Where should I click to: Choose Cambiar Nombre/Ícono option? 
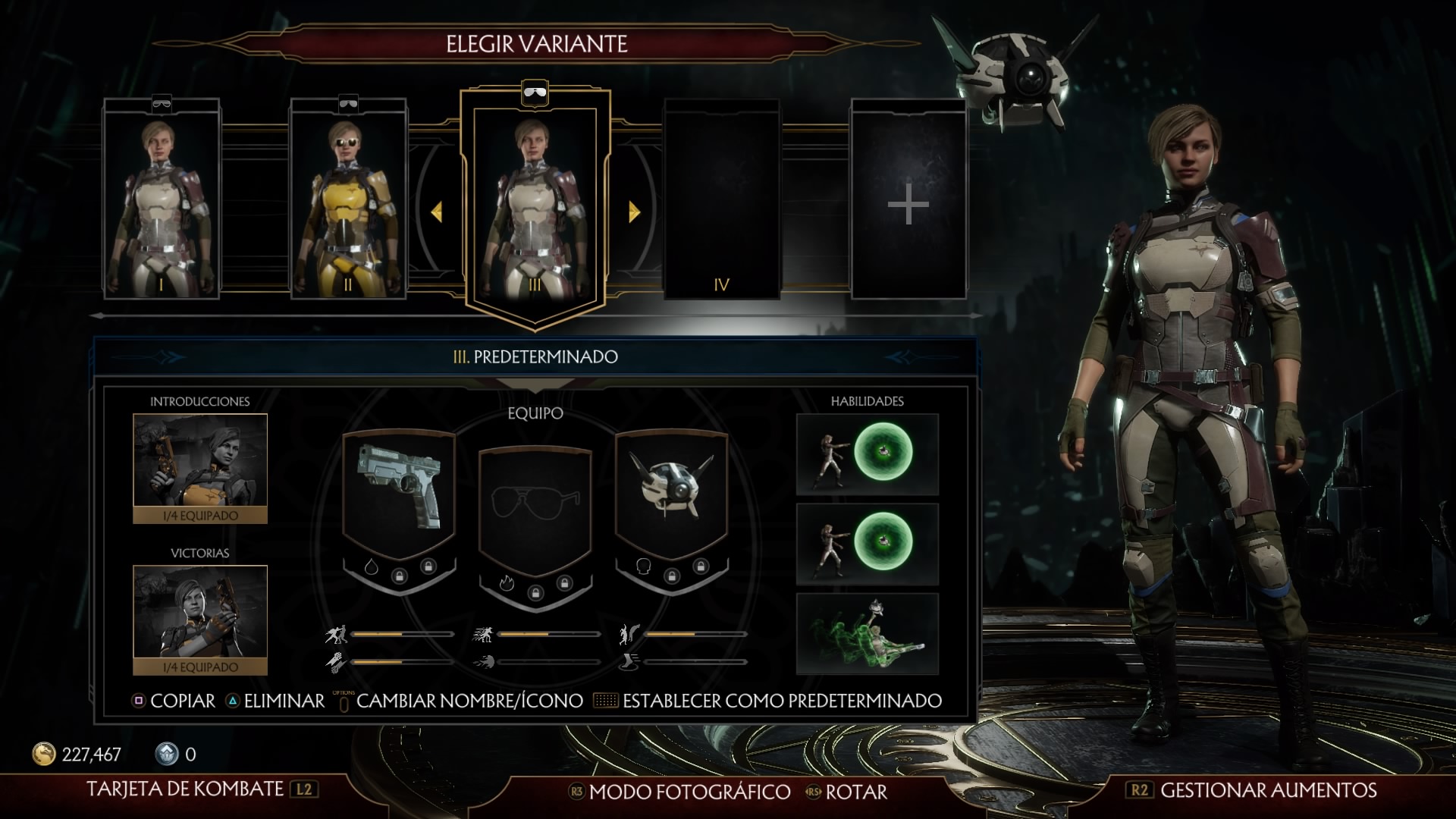469,701
